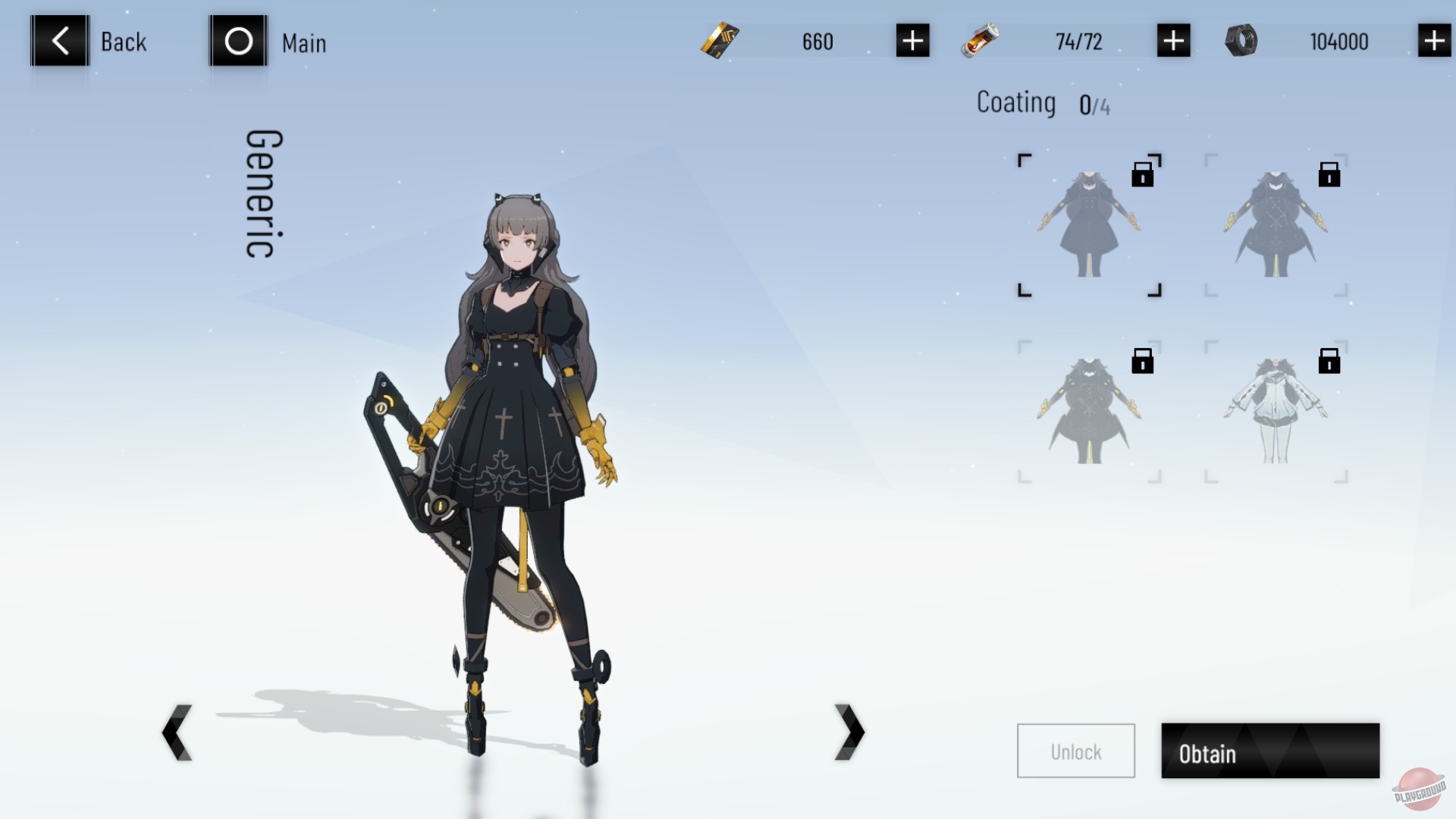Viewport: 1456px width, 819px height.
Task: Return with the Back button
Action: (x=59, y=42)
